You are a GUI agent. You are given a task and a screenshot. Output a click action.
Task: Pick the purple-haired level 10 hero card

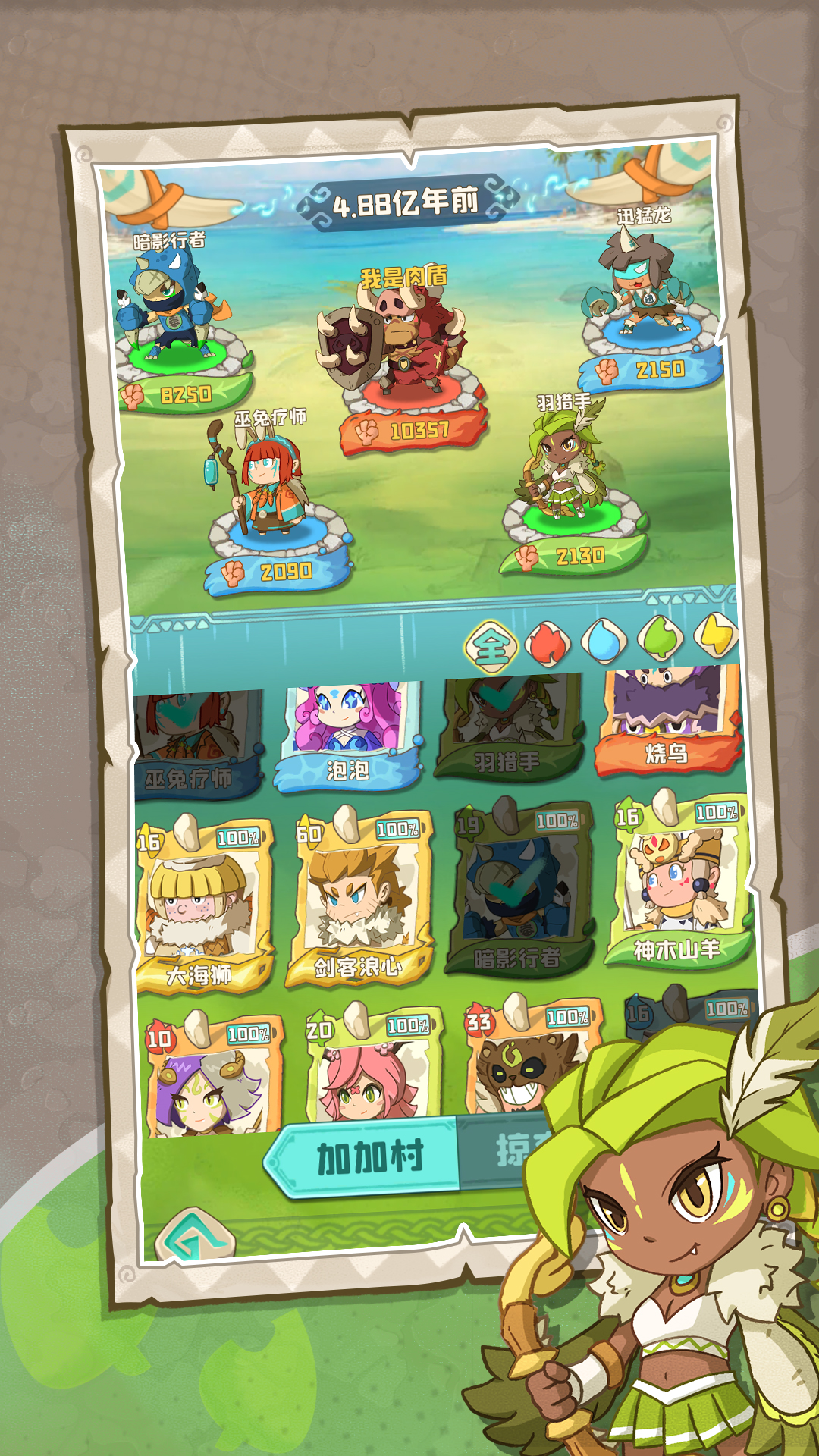(x=212, y=1077)
